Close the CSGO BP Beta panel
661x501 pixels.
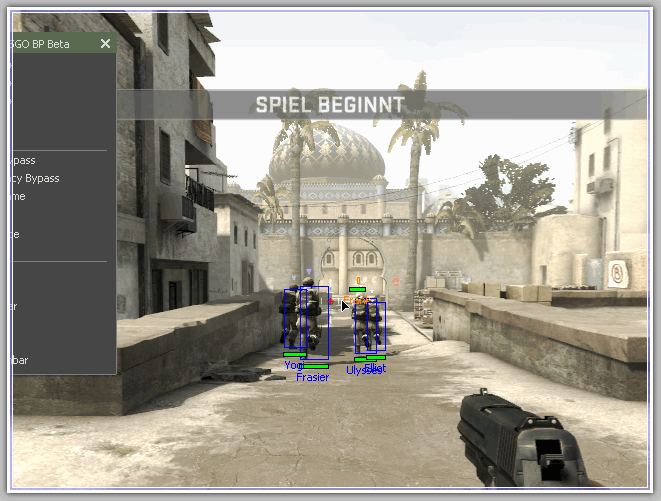coord(105,44)
